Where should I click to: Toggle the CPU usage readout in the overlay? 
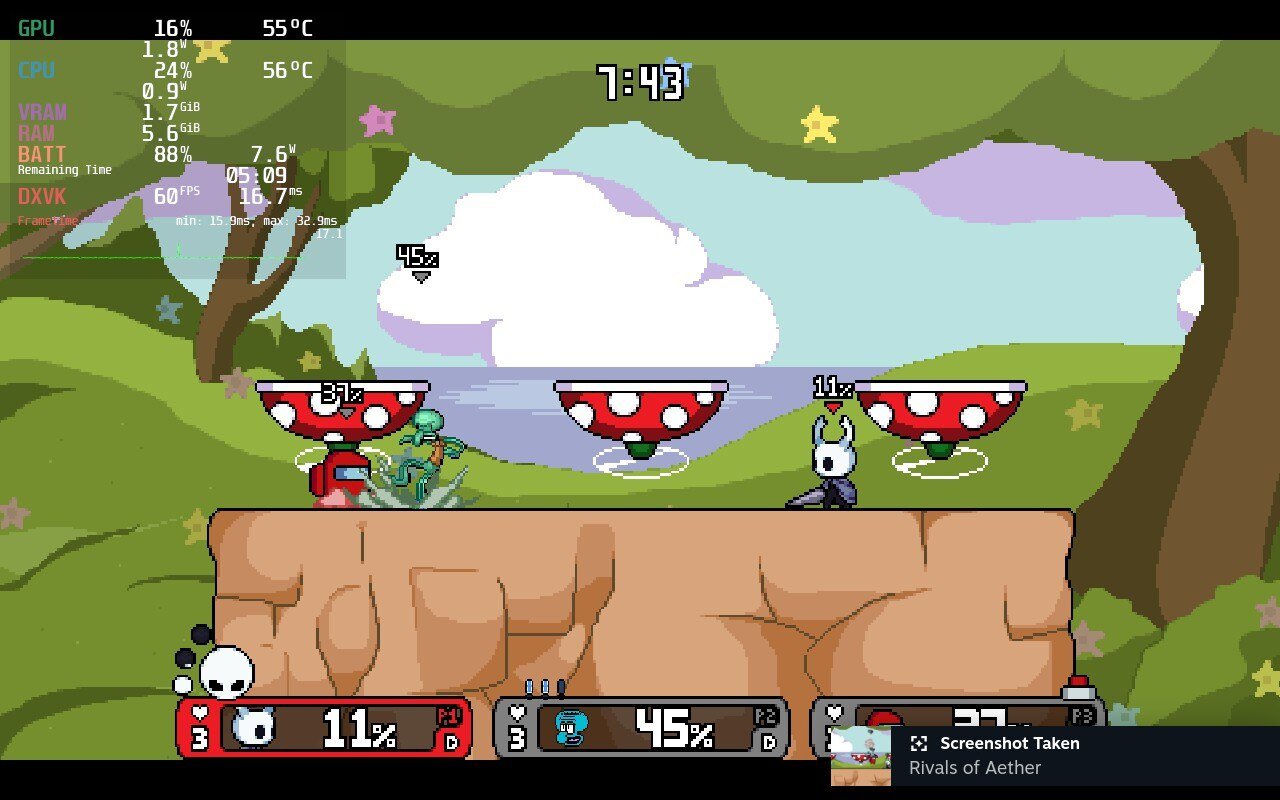[x=38, y=71]
